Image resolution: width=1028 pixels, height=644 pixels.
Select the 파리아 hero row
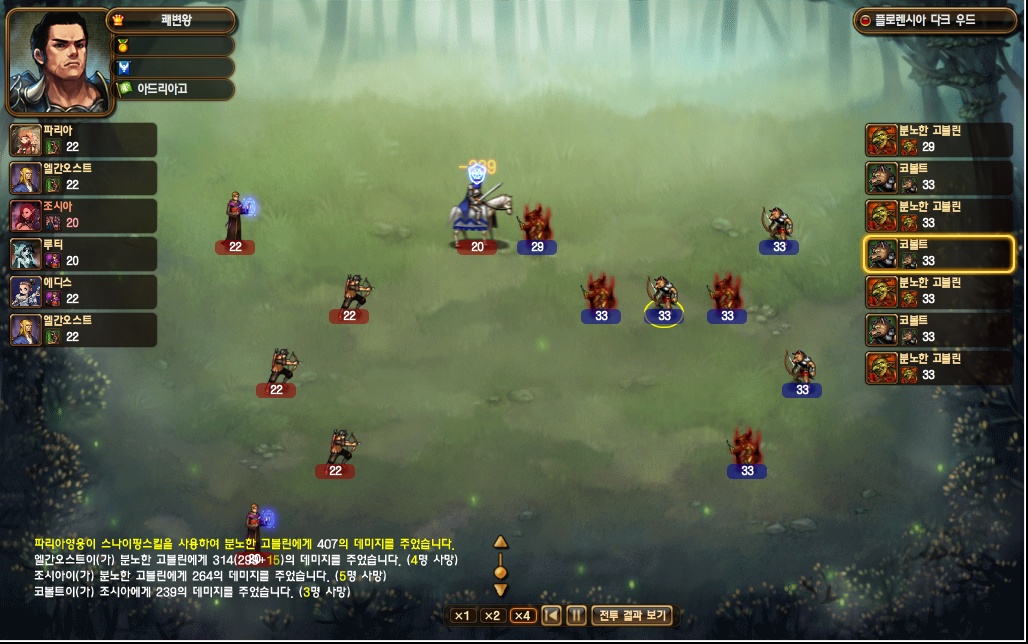pyautogui.click(x=83, y=139)
